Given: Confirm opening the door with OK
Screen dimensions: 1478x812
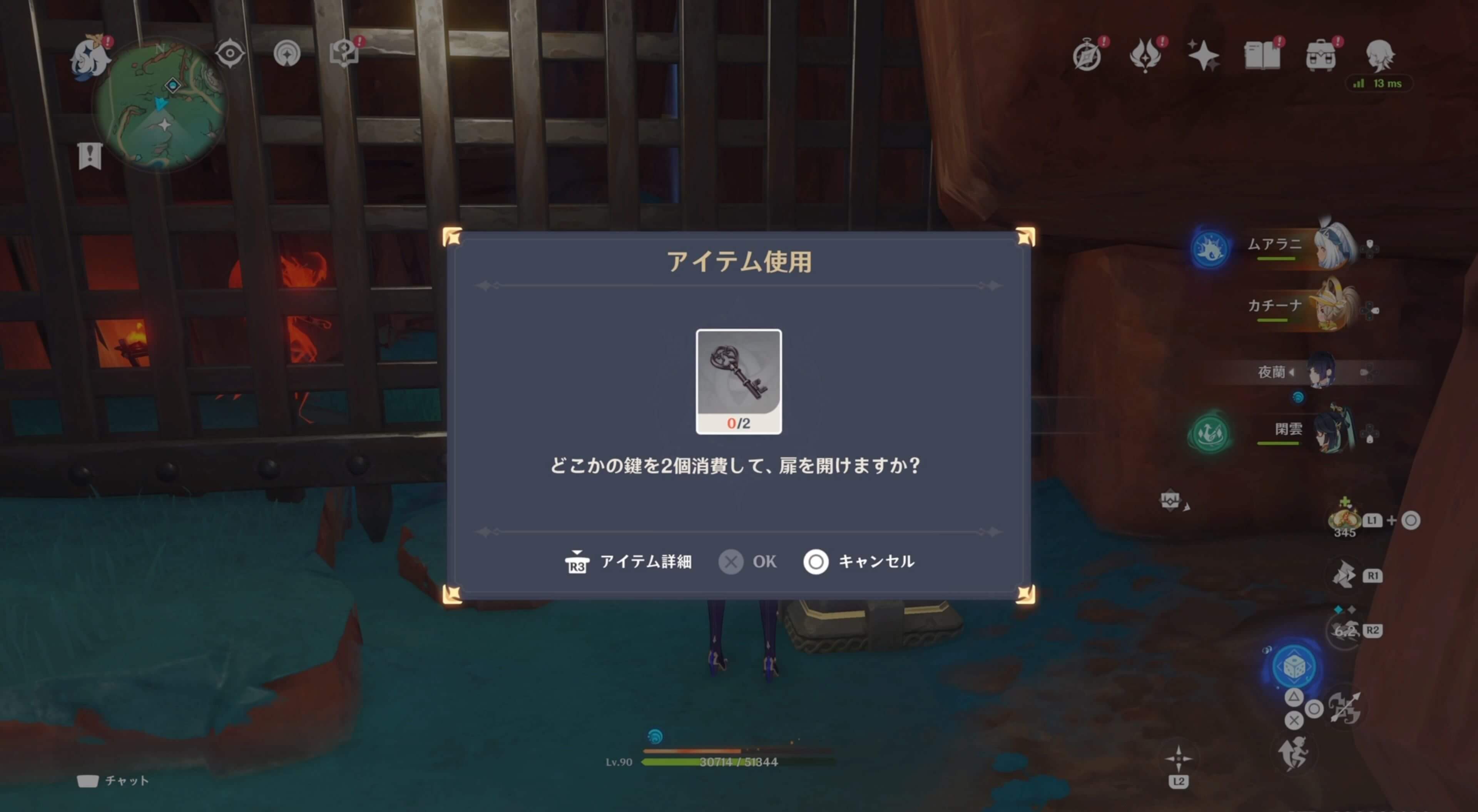Looking at the screenshot, I should (x=746, y=562).
